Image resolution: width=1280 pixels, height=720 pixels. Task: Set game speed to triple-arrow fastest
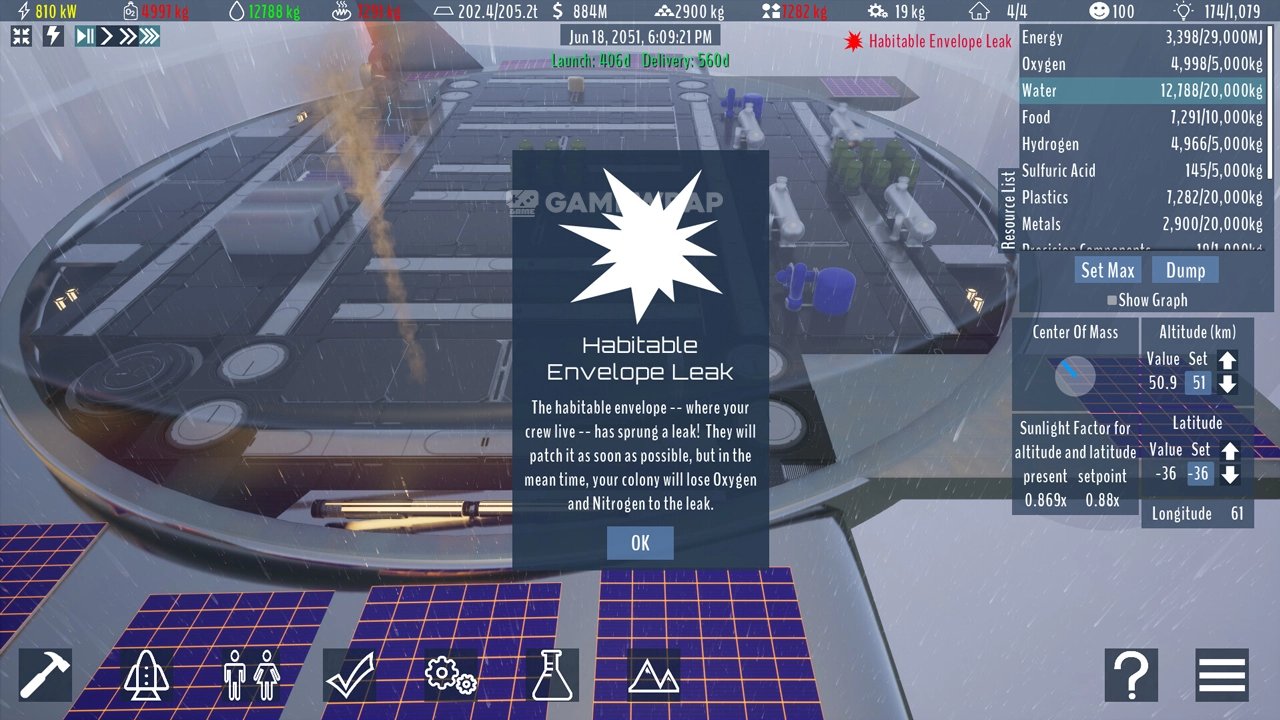(x=149, y=37)
